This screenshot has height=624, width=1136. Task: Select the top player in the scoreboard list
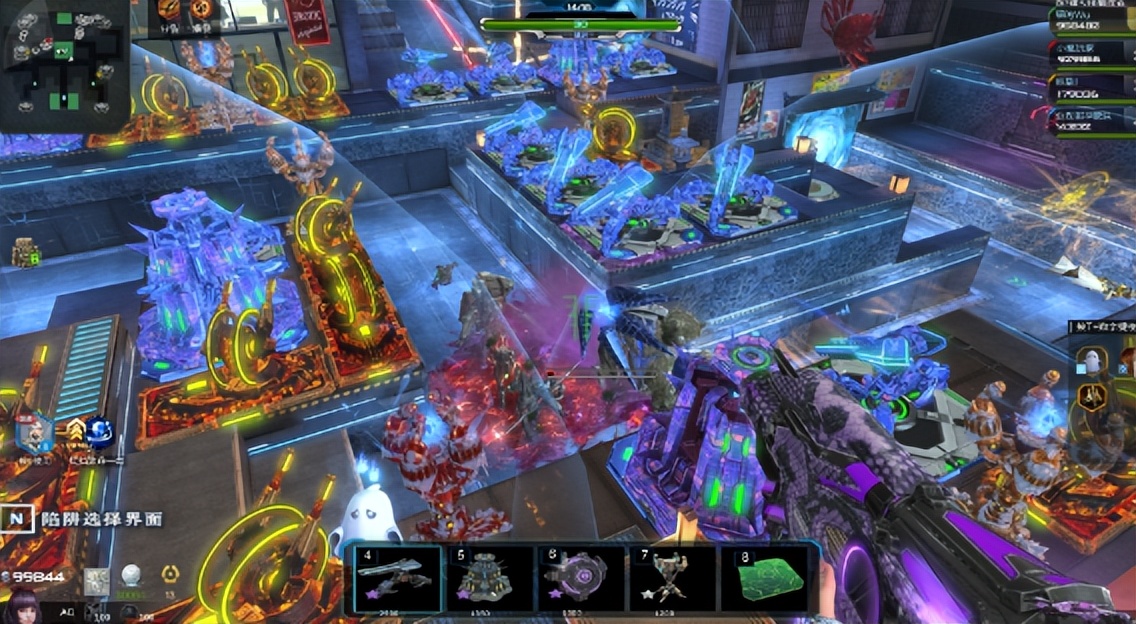[1092, 20]
